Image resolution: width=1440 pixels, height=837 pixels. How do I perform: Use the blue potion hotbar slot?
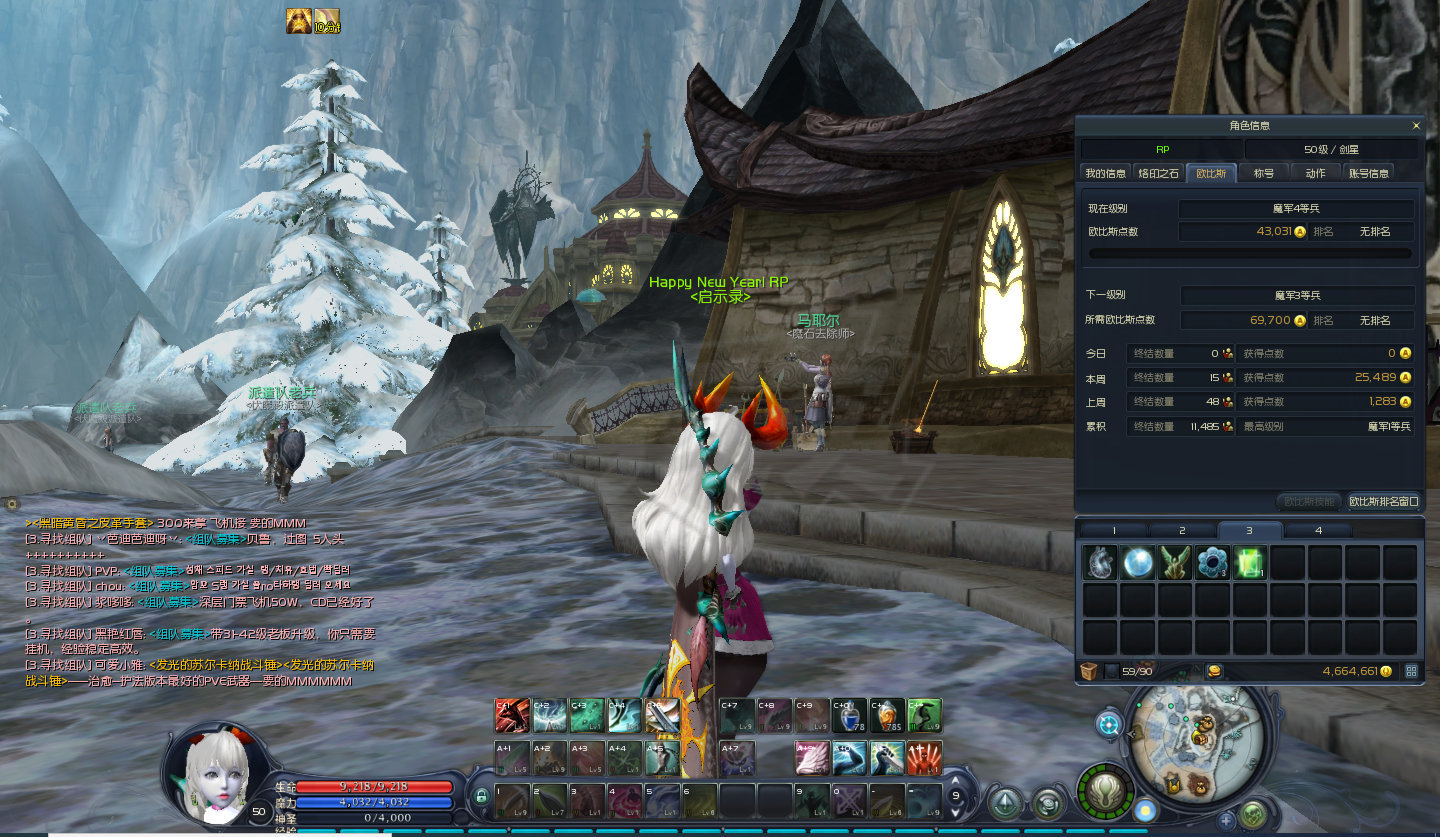point(849,715)
